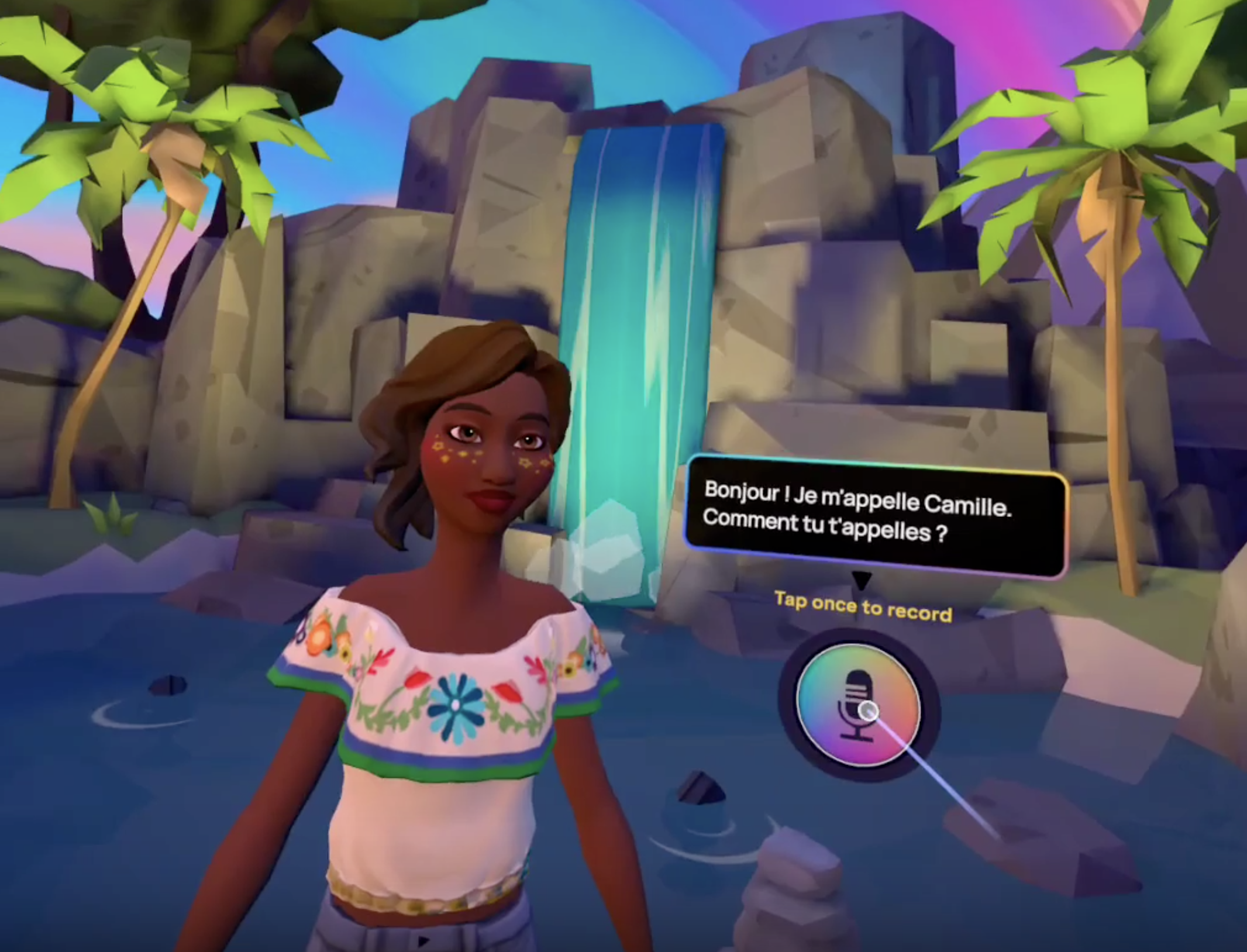The image size is (1247, 952).
Task: Tap the rainbow microphone record button
Action: click(x=858, y=705)
